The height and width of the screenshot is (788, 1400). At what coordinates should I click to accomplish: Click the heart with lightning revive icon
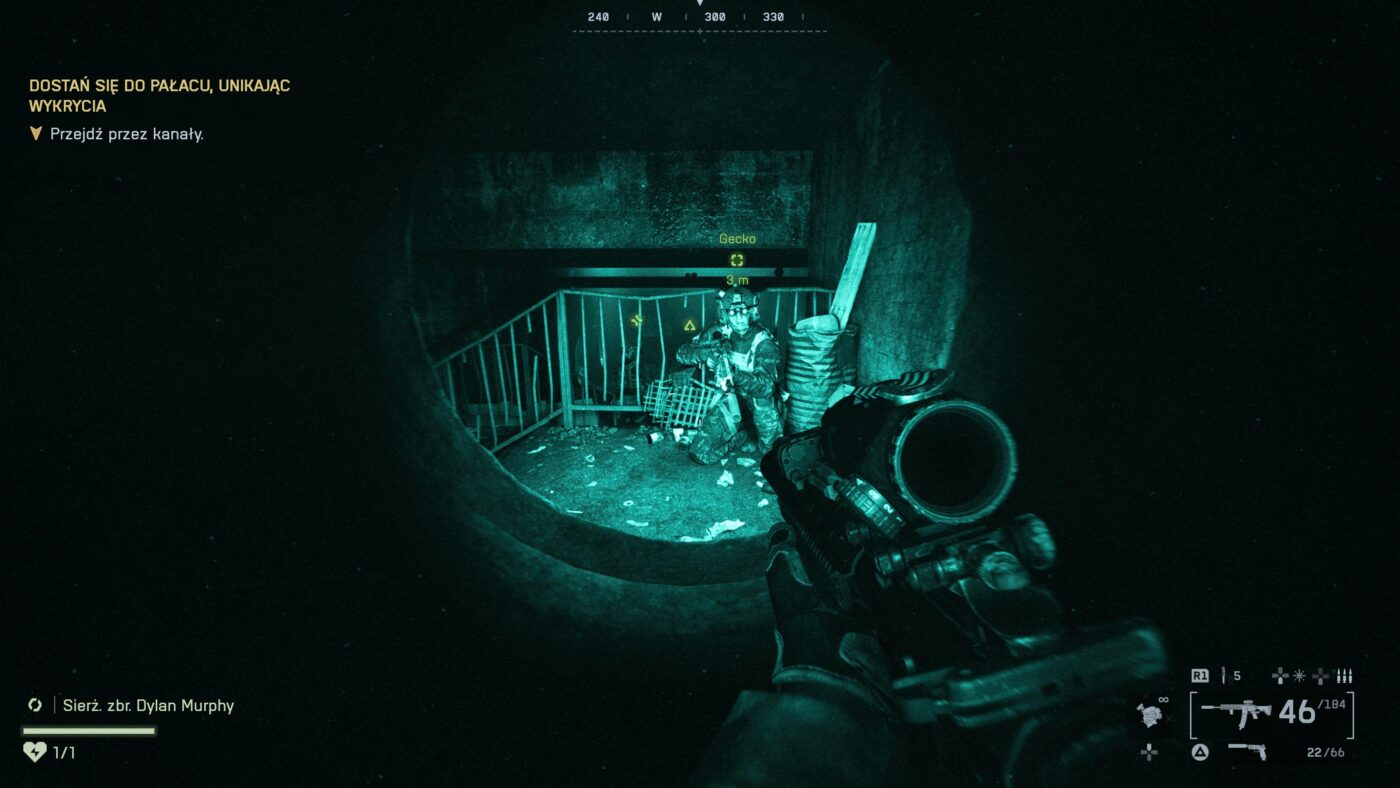(34, 752)
